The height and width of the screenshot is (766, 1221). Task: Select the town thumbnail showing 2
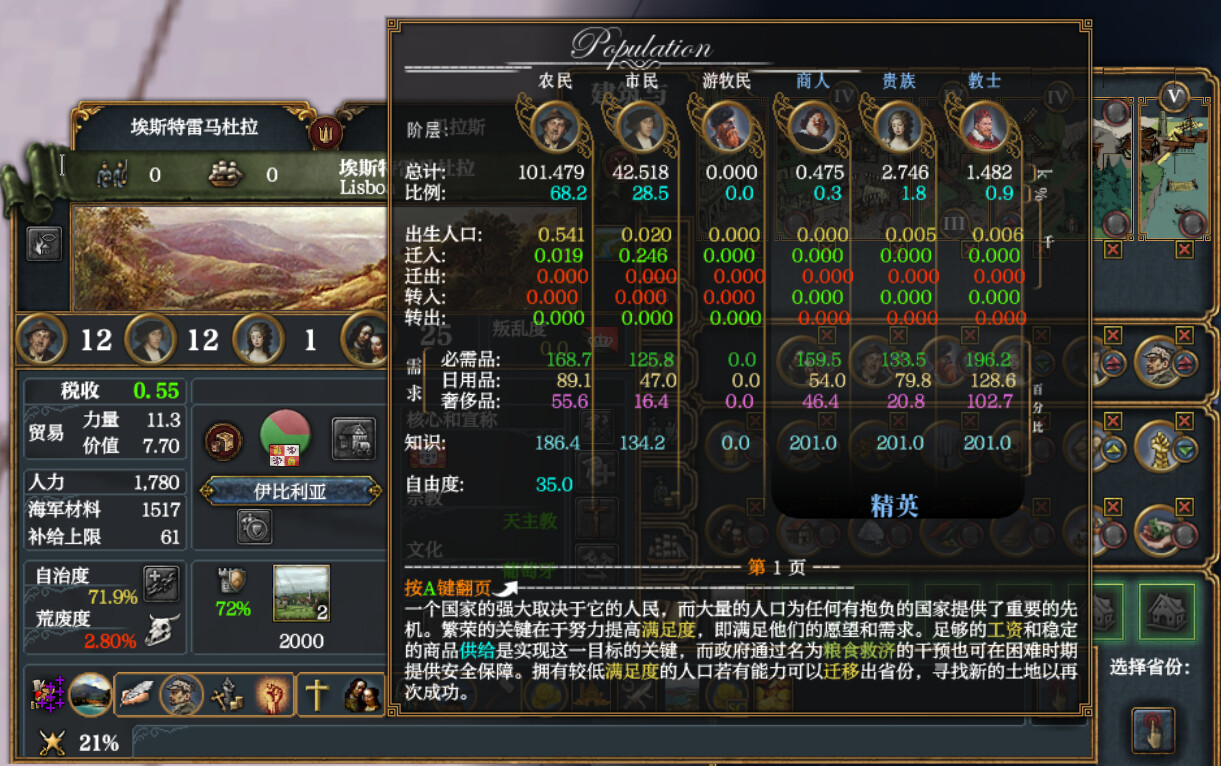(x=301, y=594)
